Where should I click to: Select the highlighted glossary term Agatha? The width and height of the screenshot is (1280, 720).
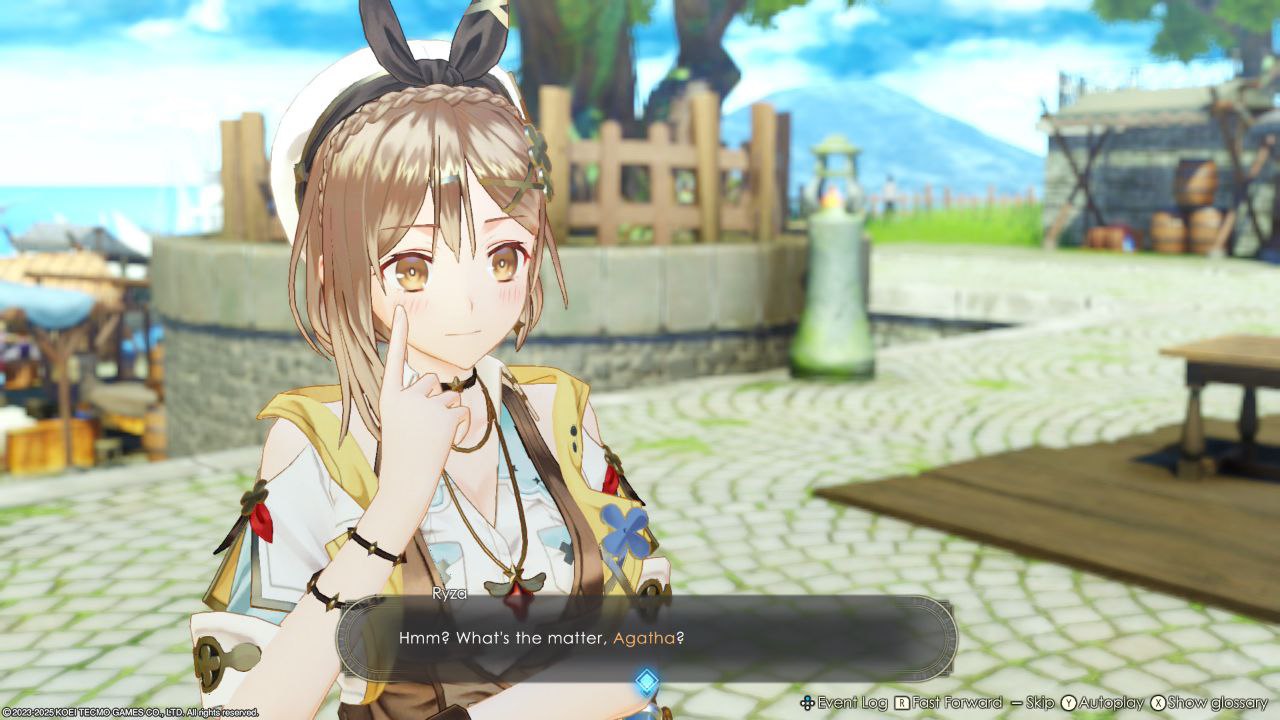pos(643,637)
